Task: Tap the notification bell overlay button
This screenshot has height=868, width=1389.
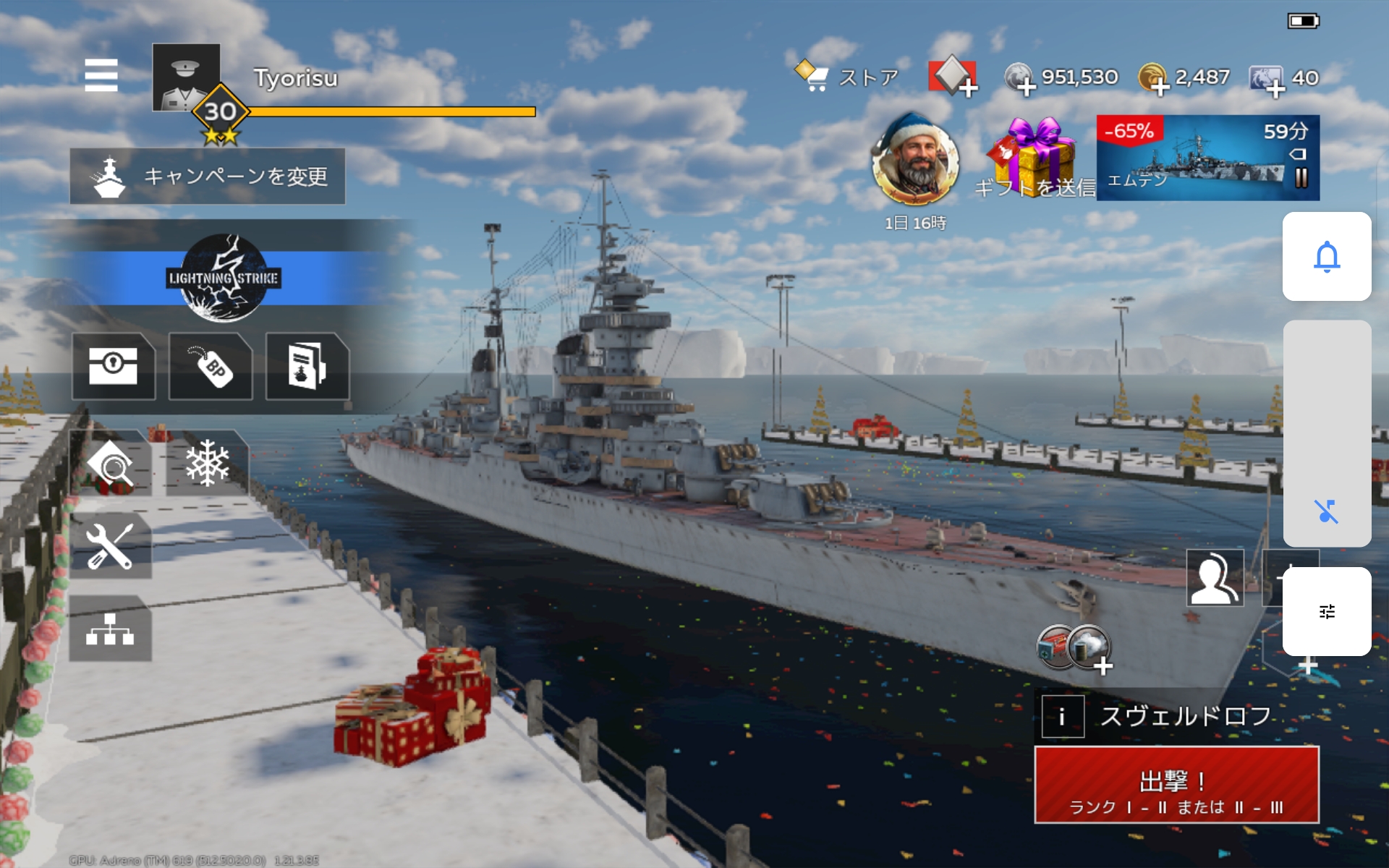Action: pyautogui.click(x=1327, y=257)
